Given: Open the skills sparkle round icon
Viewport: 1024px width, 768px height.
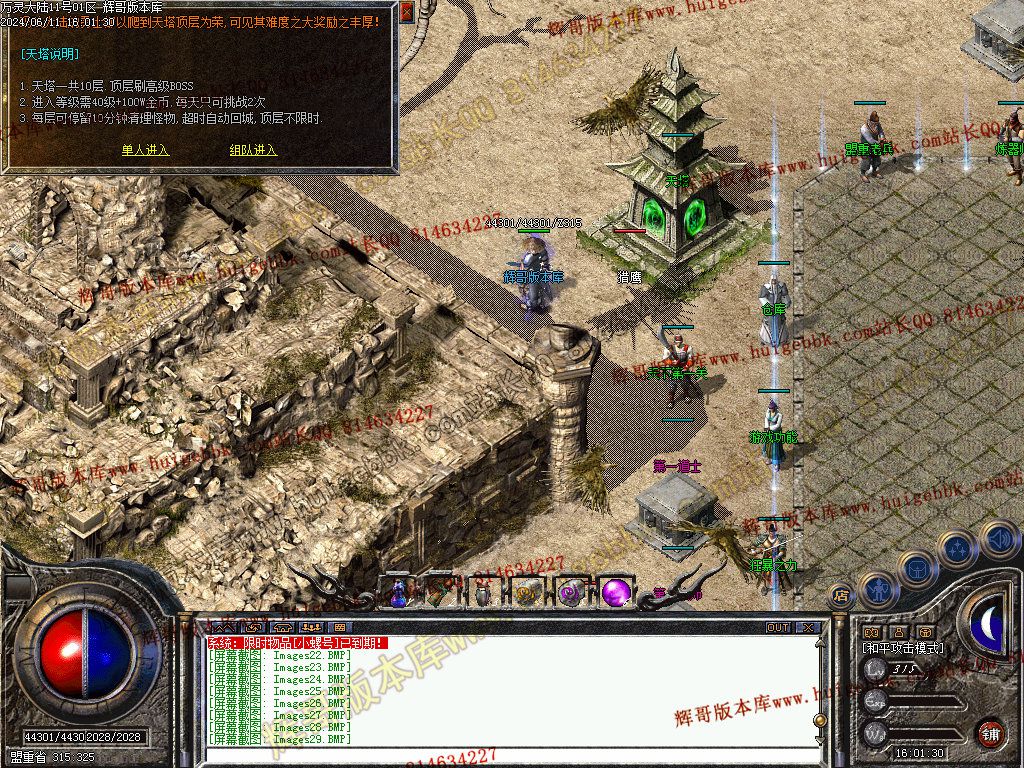Looking at the screenshot, I should click(958, 547).
